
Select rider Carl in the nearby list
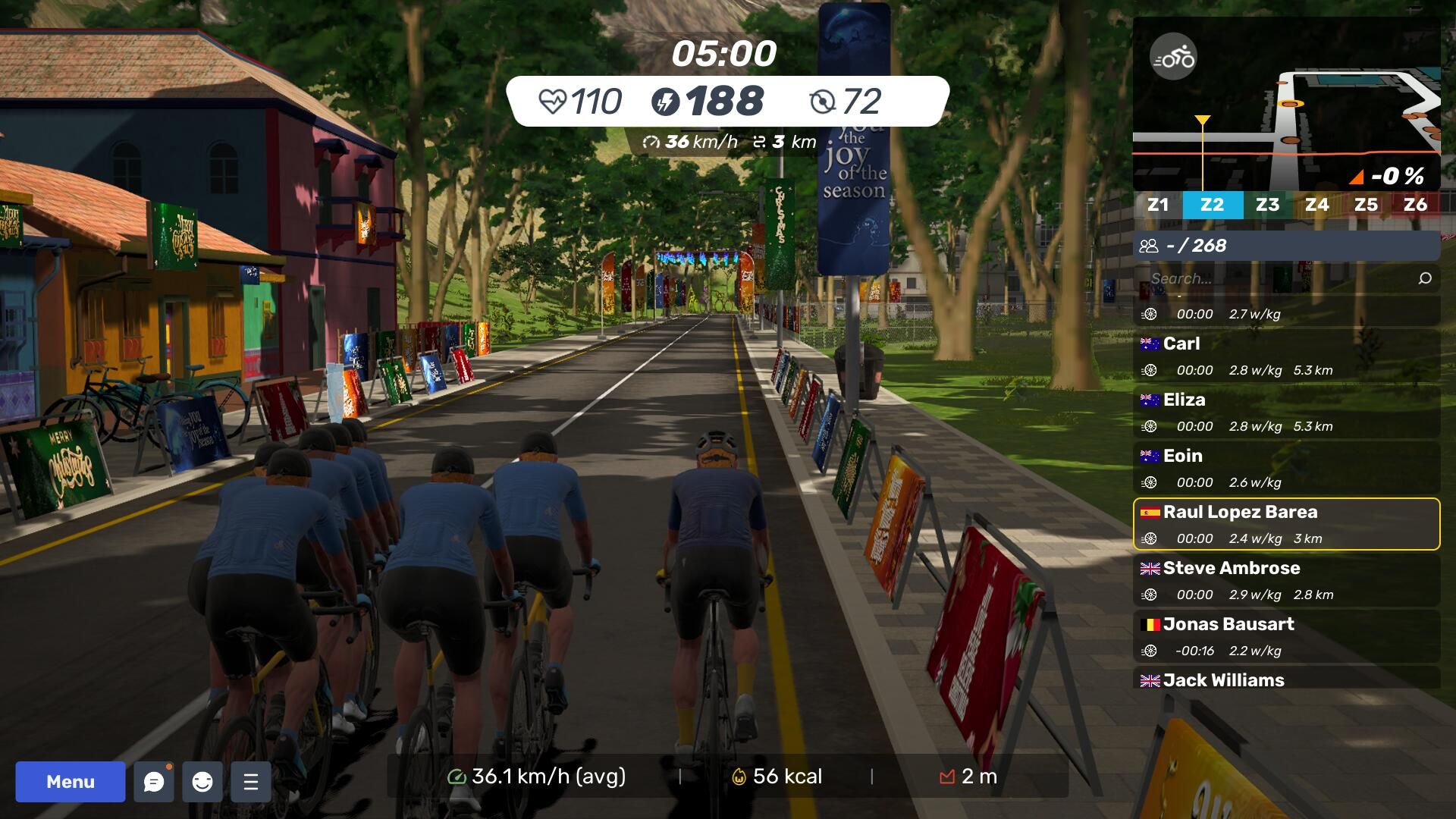point(1286,356)
